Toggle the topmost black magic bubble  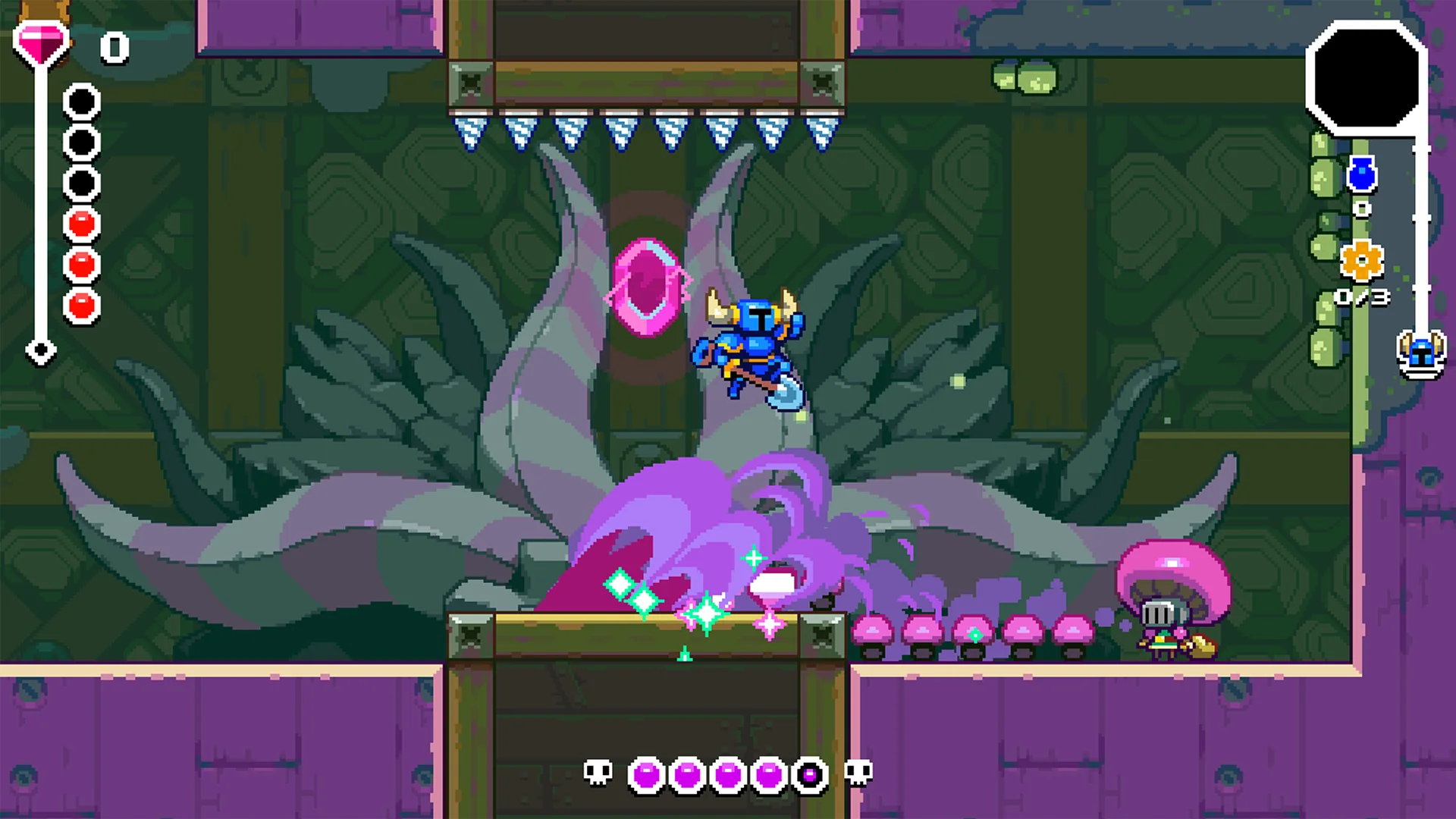pyautogui.click(x=82, y=99)
